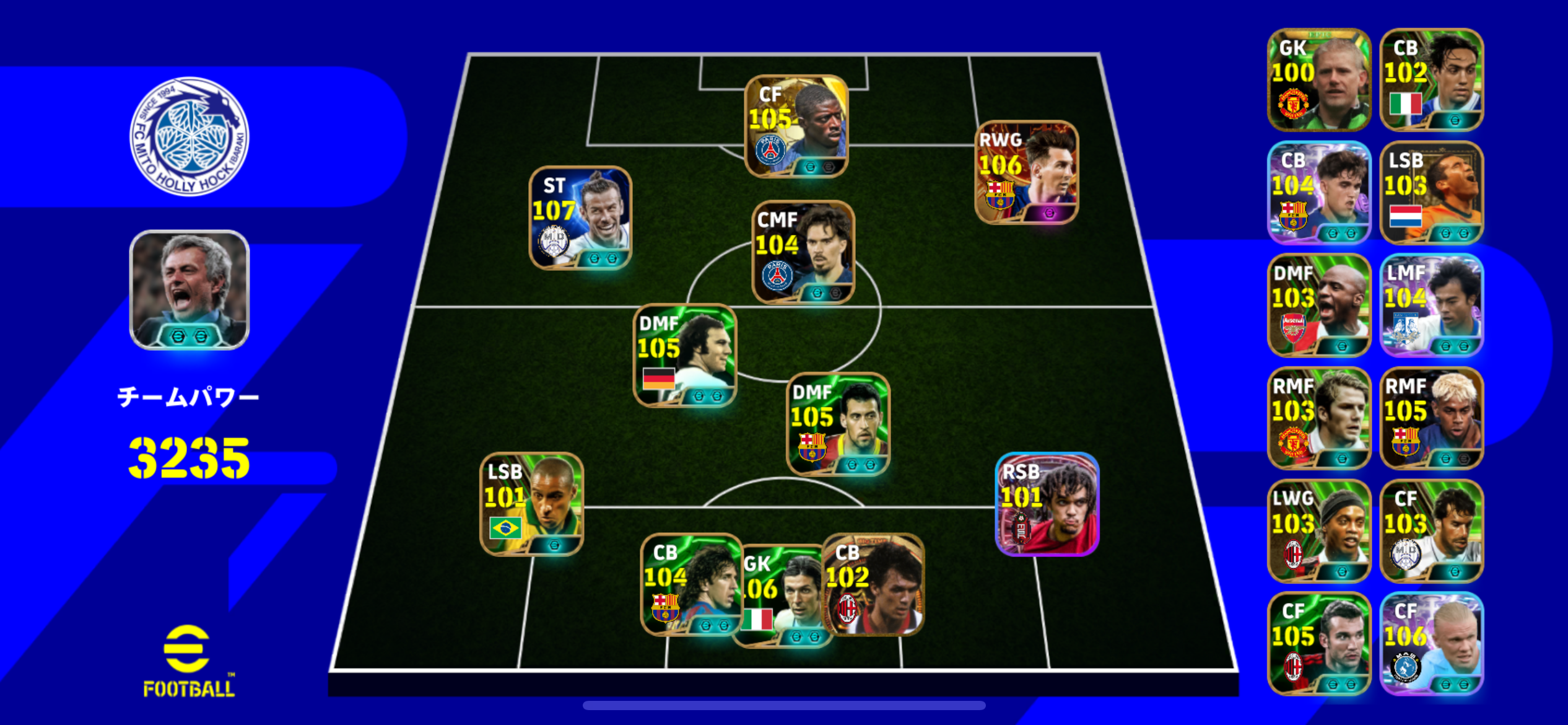Viewport: 1568px width, 725px height.
Task: Select the substitute RMF 103 card
Action: pos(1318,418)
